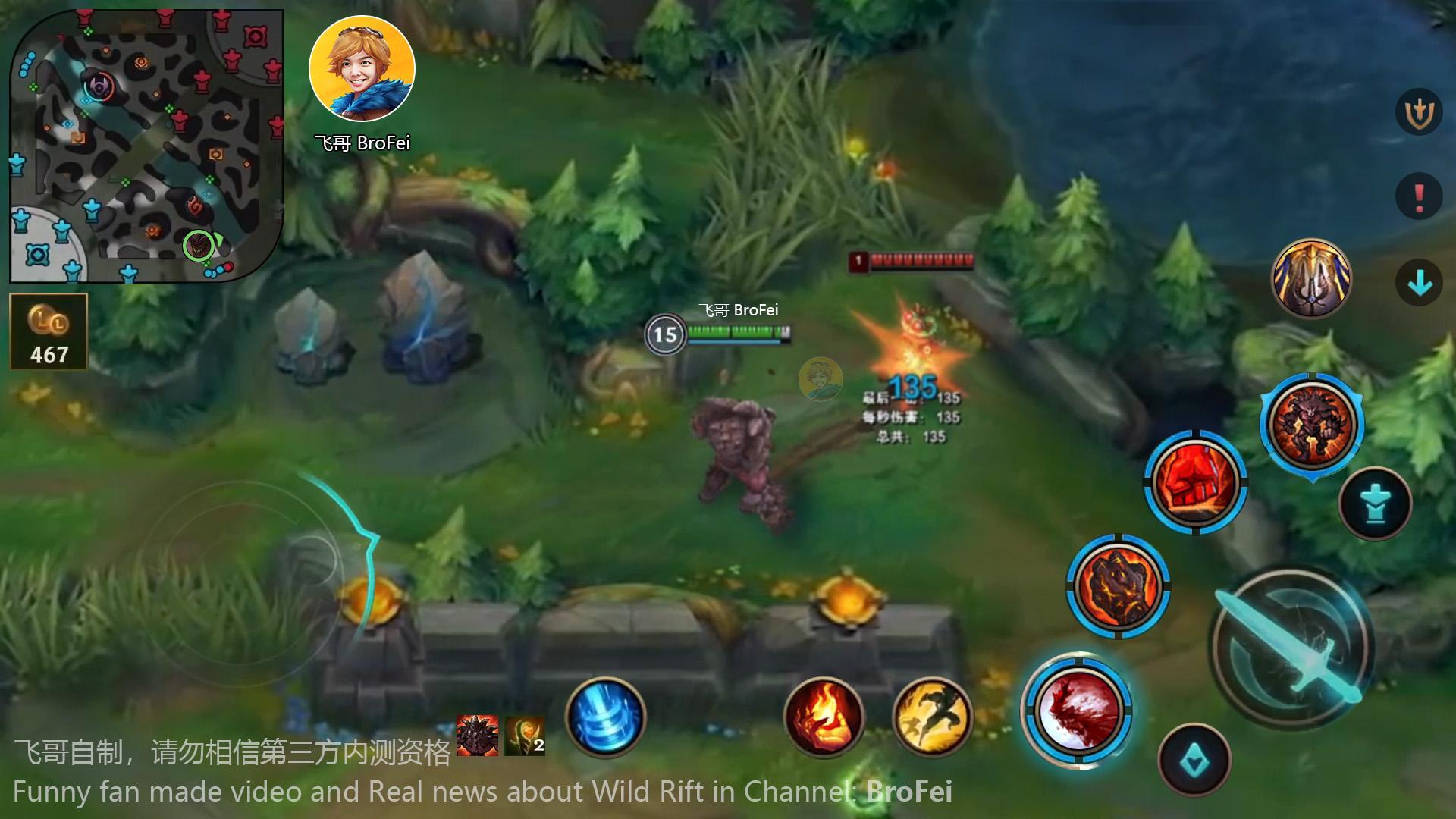Image resolution: width=1456 pixels, height=819 pixels.
Task: Cast the red fist ability
Action: coord(1195,482)
